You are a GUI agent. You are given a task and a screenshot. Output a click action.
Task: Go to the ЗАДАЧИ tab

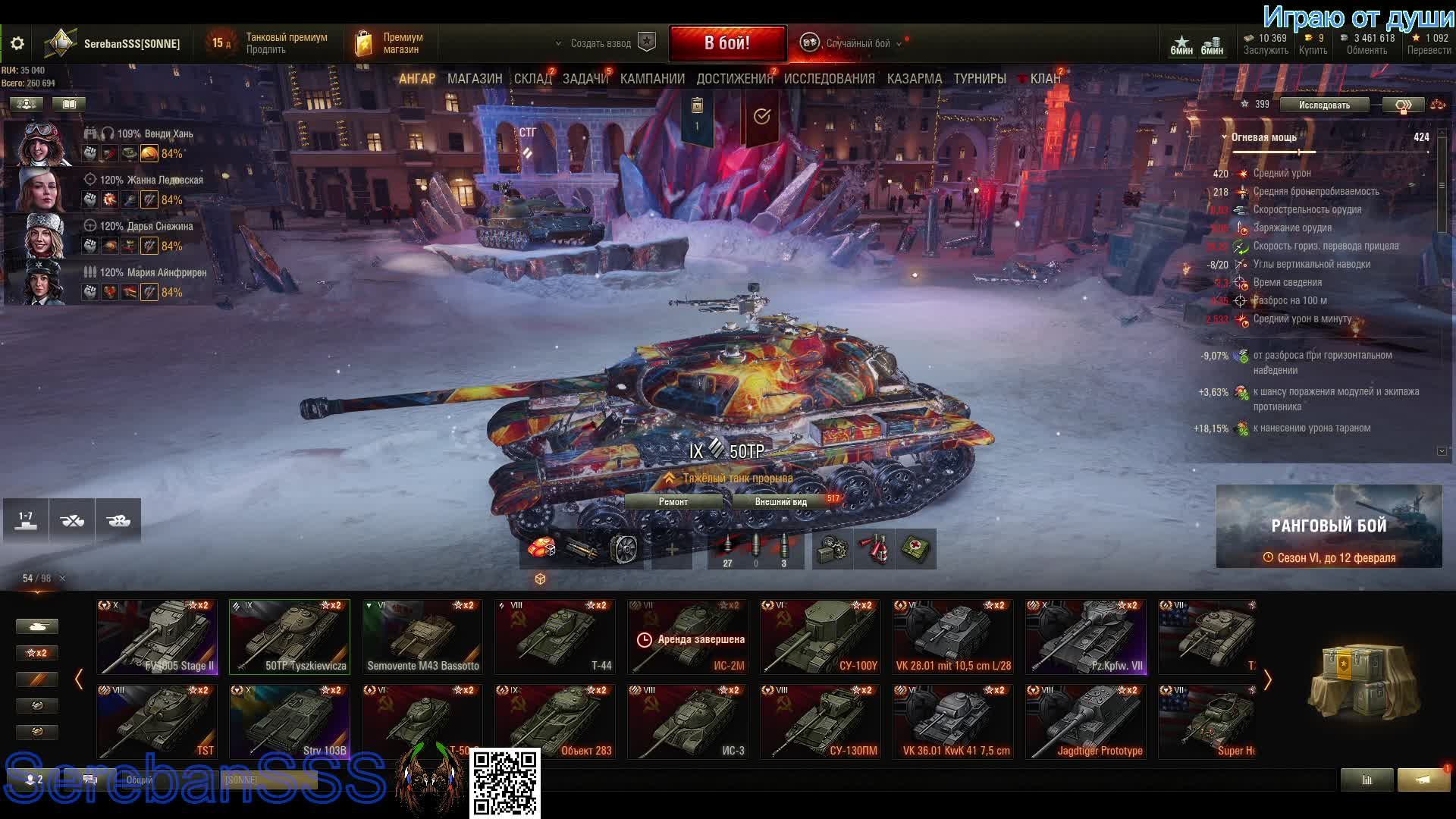pyautogui.click(x=585, y=79)
